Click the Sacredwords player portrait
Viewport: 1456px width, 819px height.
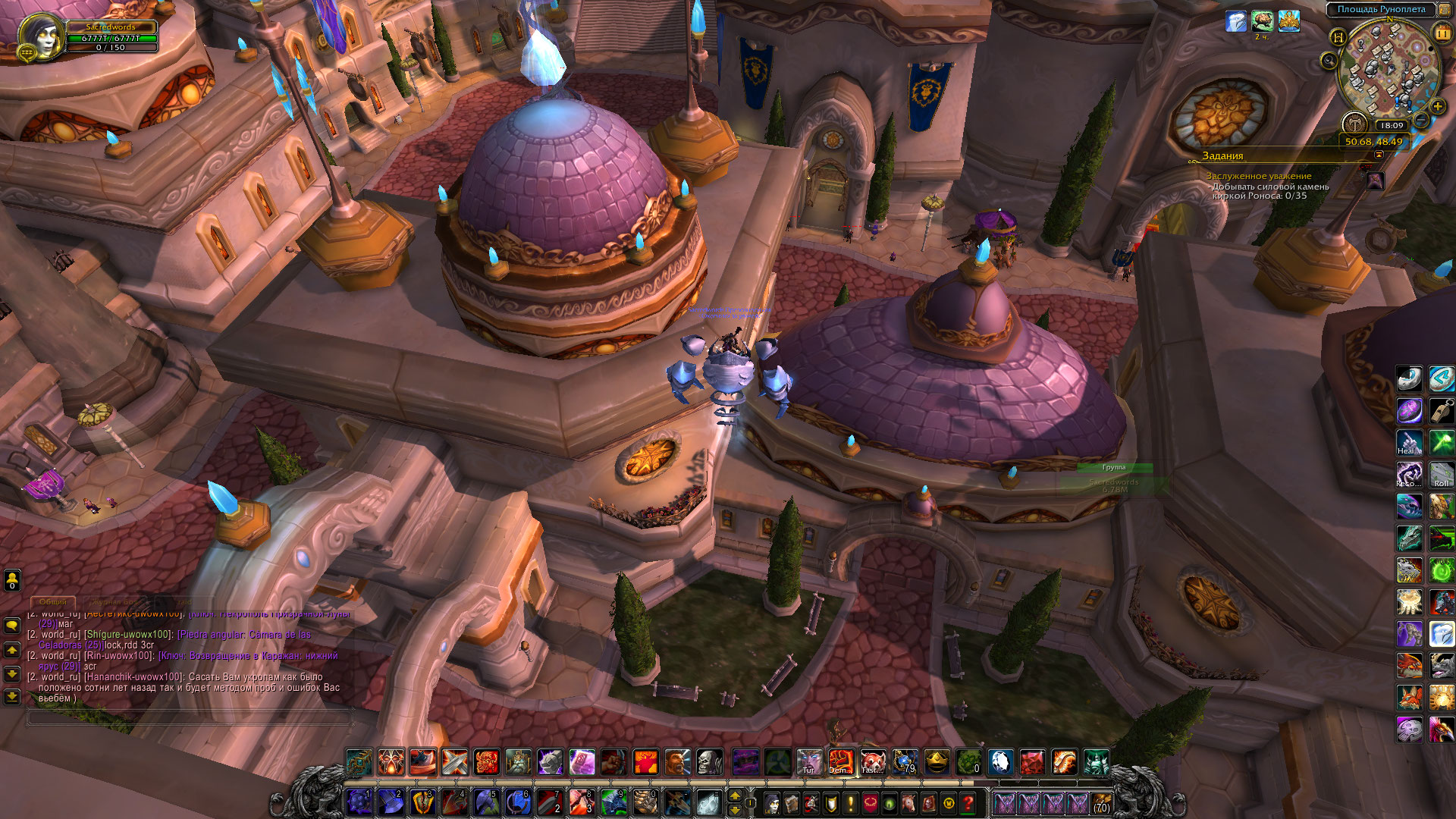coord(41,35)
